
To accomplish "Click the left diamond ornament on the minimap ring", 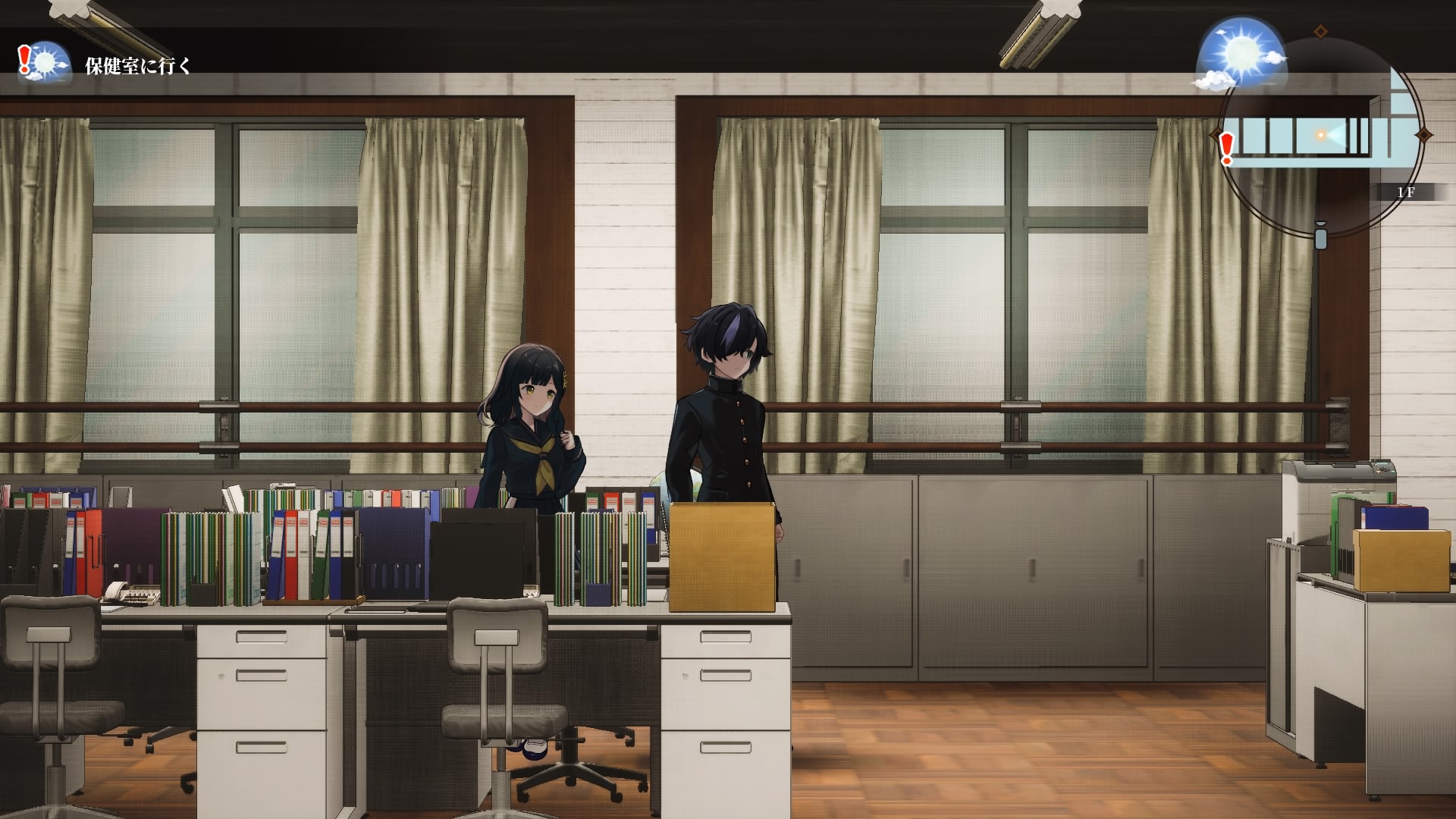I will 1215,134.
